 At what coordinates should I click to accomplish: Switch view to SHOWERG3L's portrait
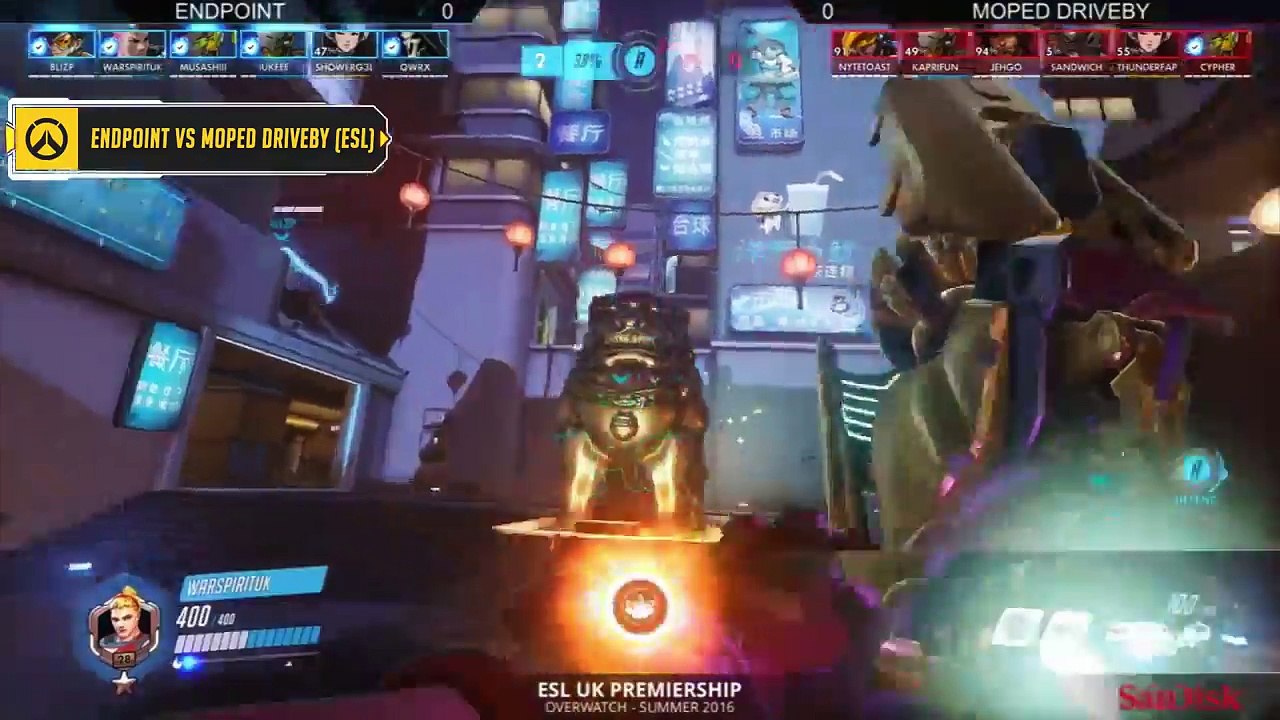pyautogui.click(x=344, y=46)
